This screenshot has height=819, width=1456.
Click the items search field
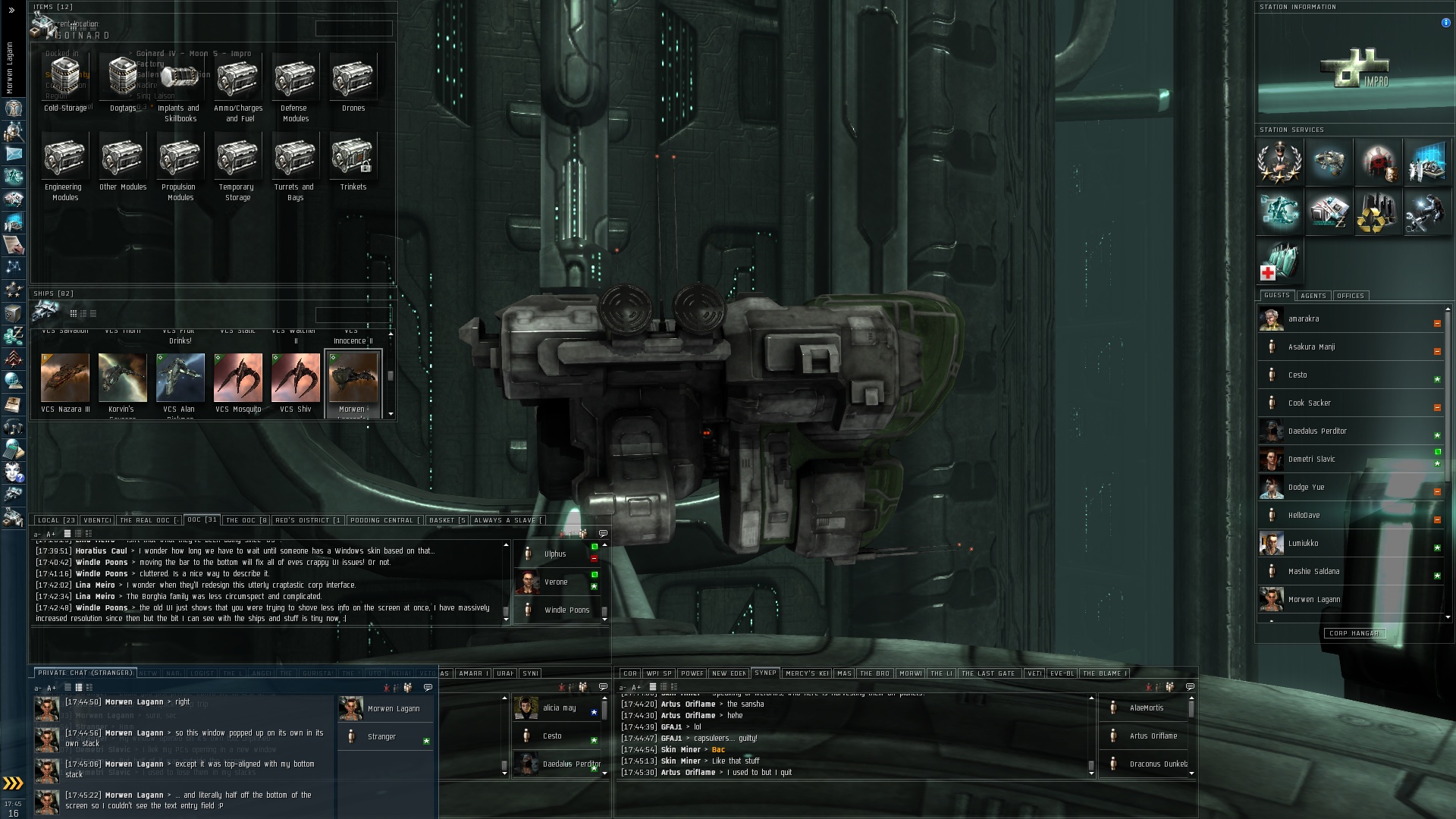coord(353,29)
